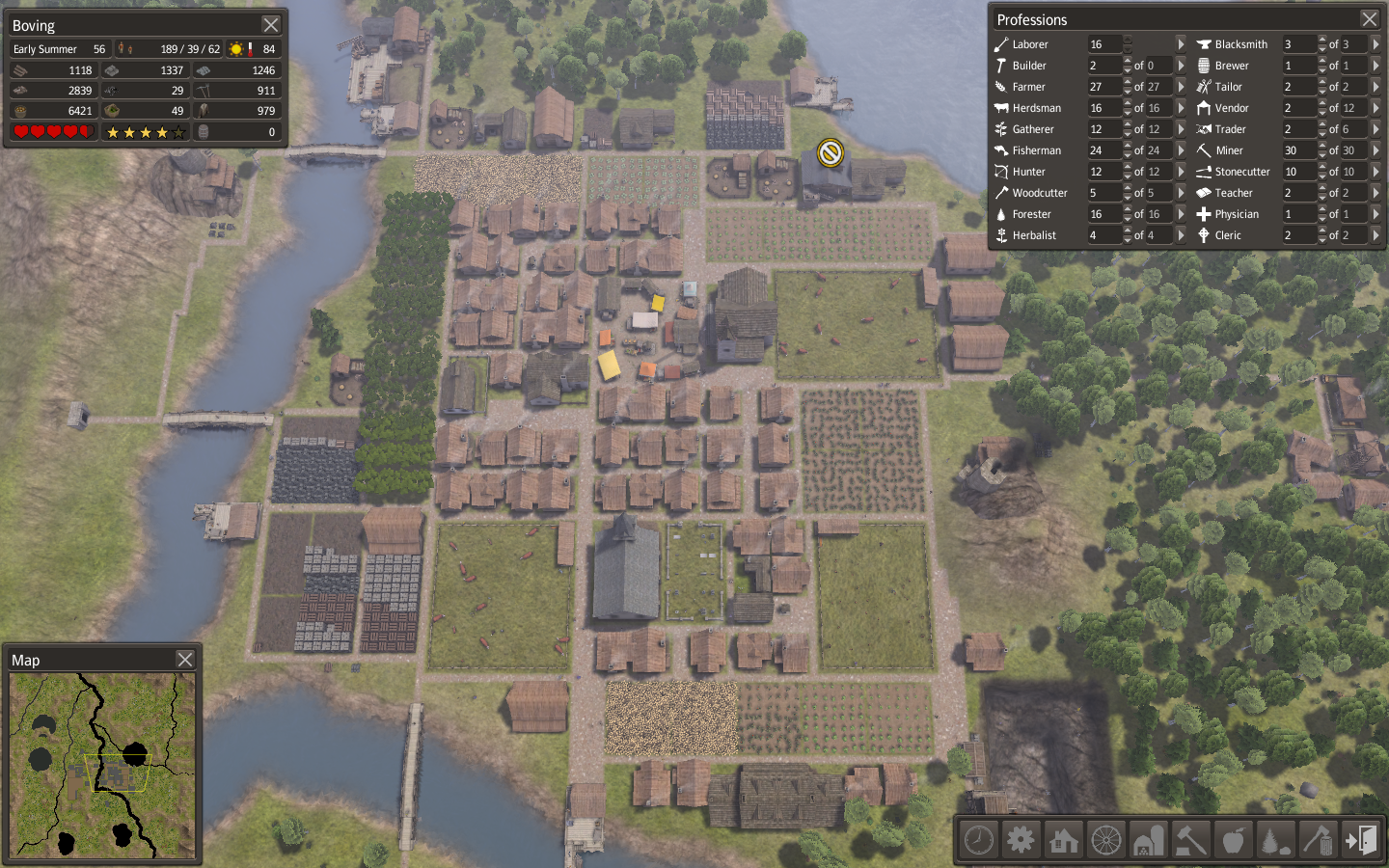Viewport: 1389px width, 868px height.
Task: Close the Map window
Action: click(185, 660)
